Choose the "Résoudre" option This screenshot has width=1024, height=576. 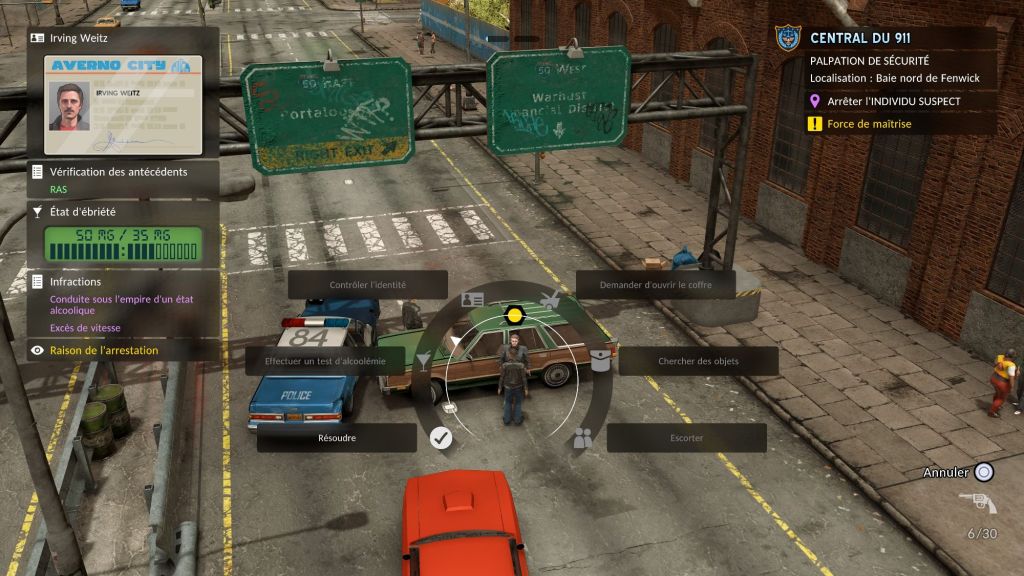click(x=336, y=438)
